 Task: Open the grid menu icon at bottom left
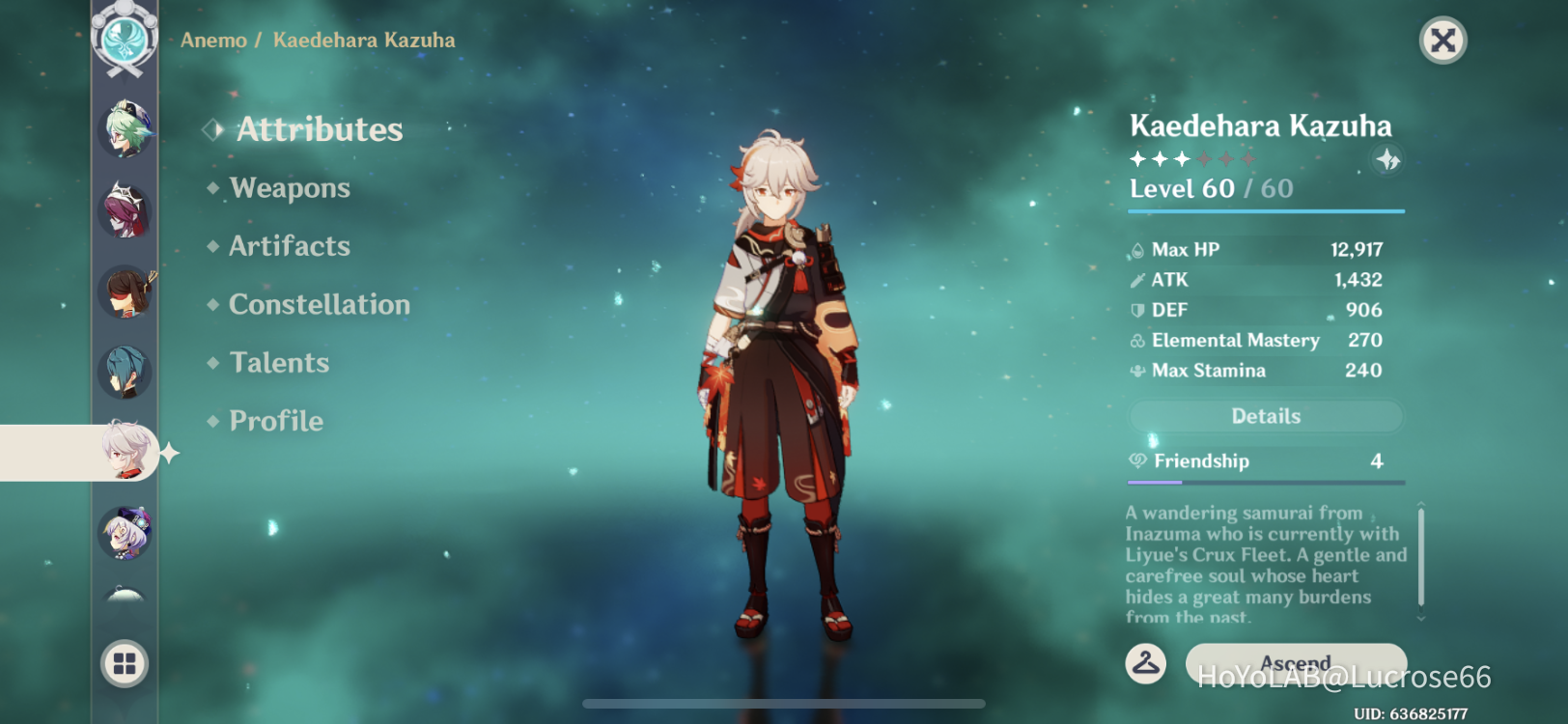point(124,663)
